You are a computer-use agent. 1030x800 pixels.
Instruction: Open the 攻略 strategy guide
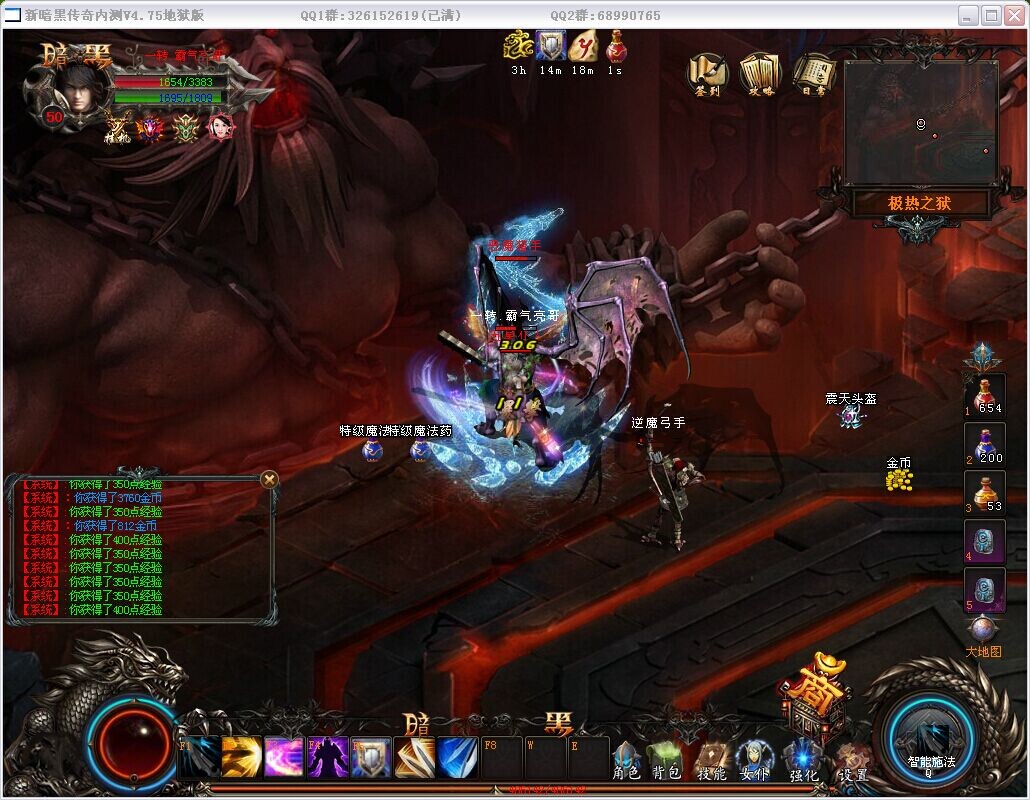760,72
